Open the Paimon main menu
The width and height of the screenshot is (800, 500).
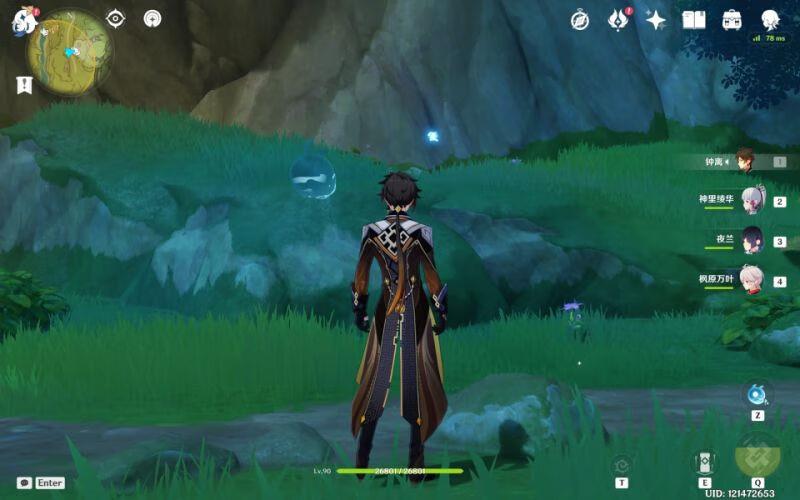pyautogui.click(x=22, y=21)
